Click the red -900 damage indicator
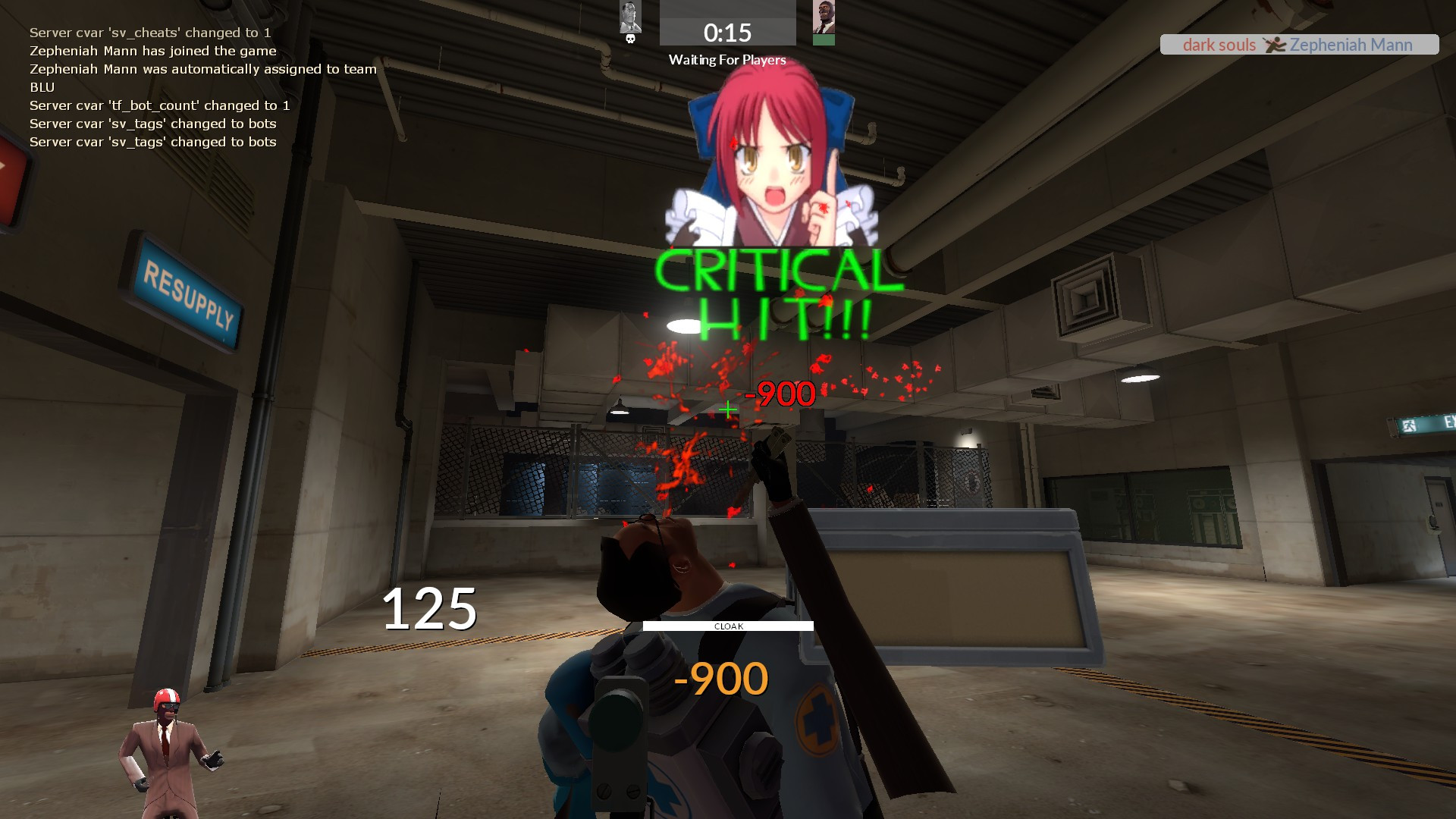Viewport: 1456px width, 819px height. pos(779,394)
